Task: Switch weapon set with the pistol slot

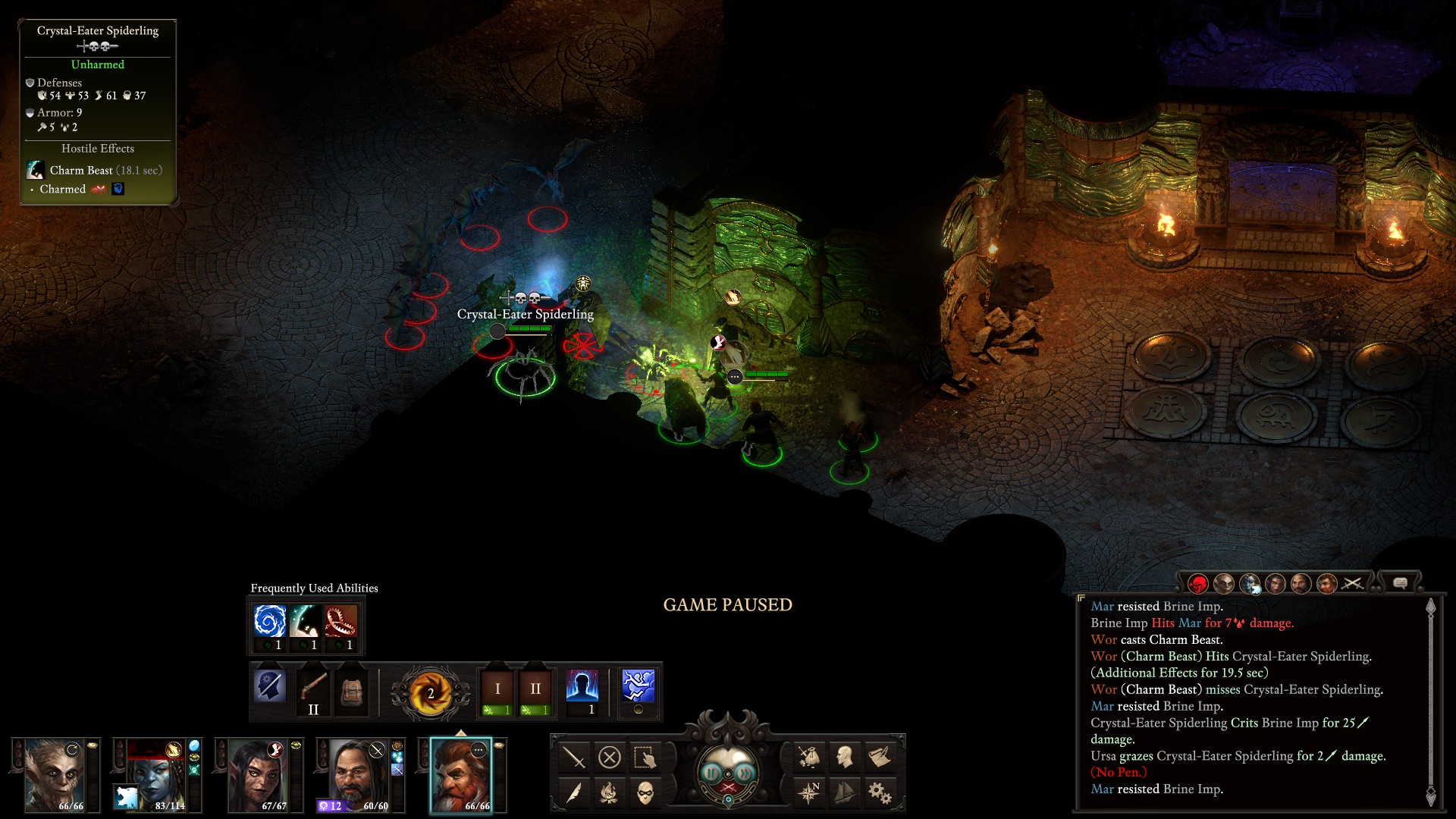Action: pos(312,689)
